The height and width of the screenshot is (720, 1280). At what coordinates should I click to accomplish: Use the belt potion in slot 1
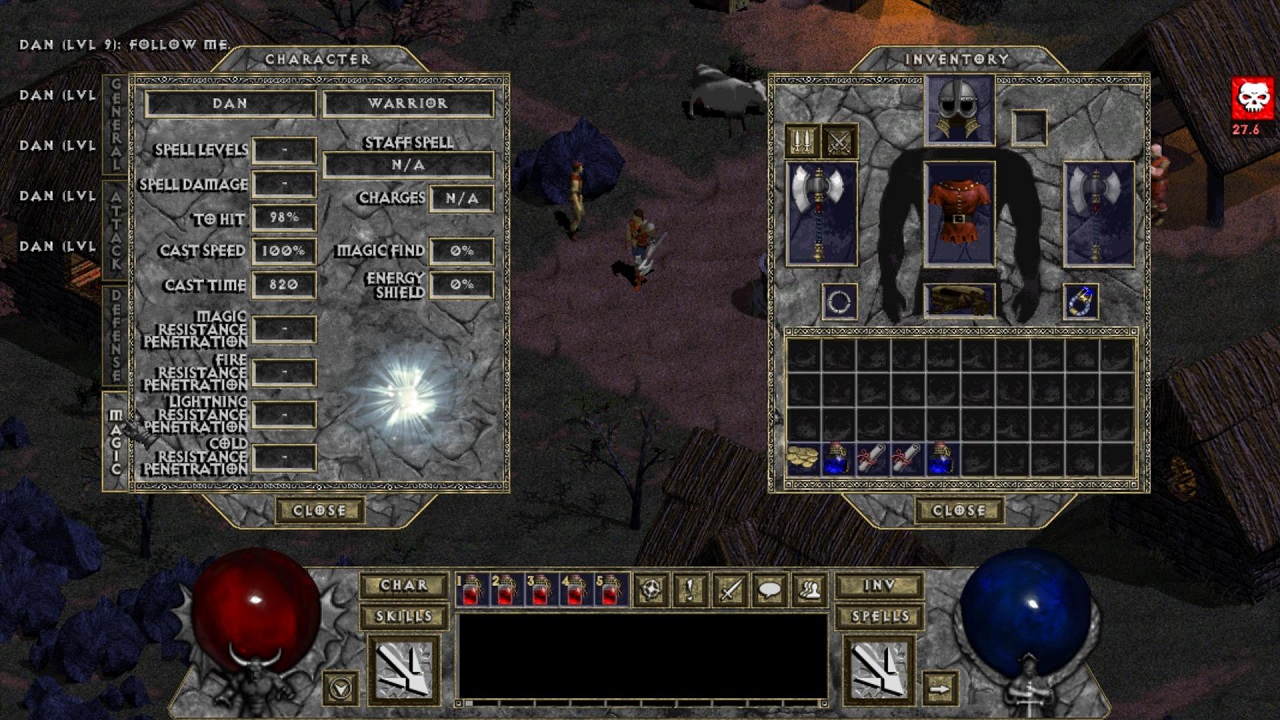tap(471, 591)
